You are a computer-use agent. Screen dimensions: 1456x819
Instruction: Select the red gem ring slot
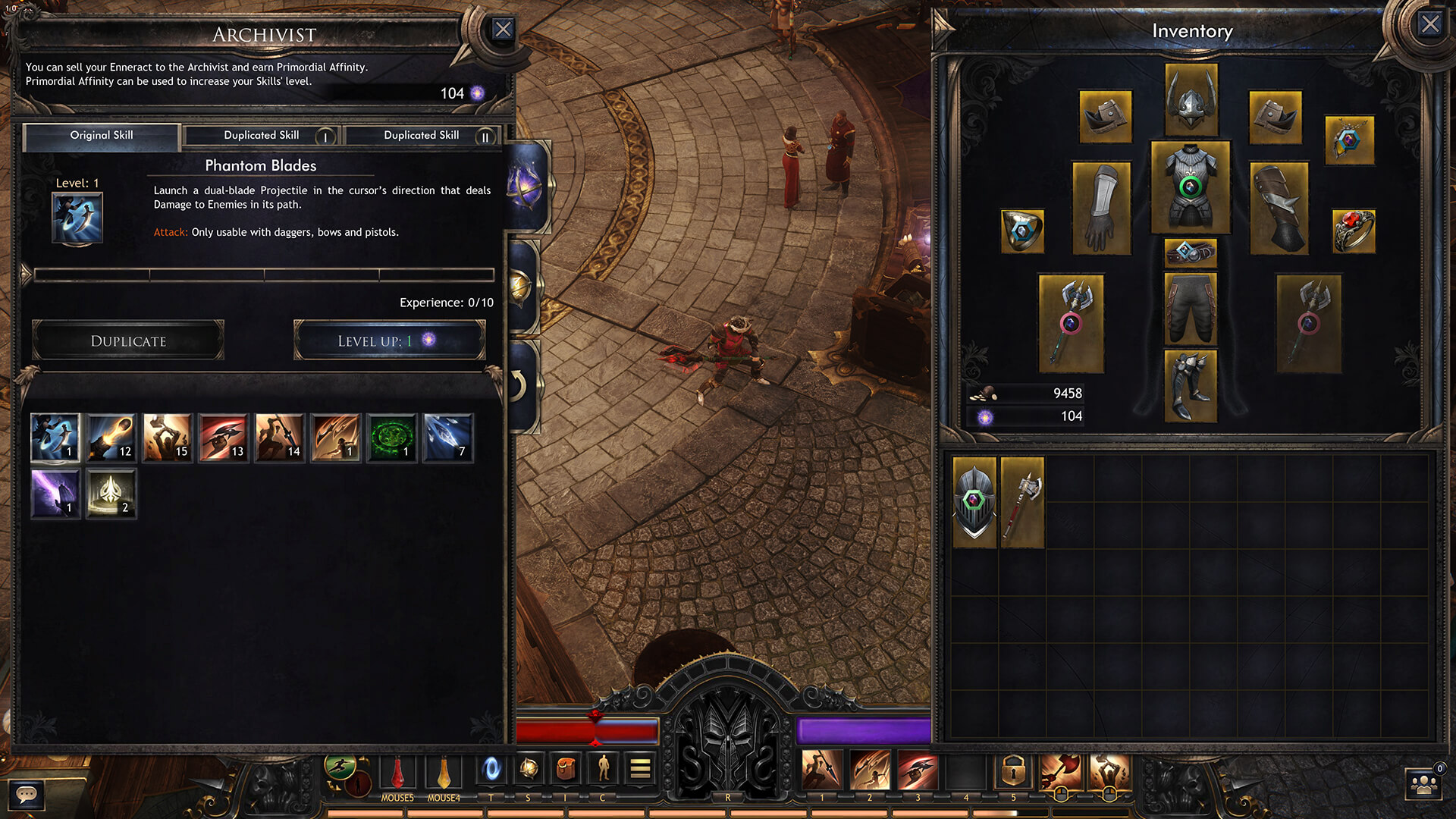[x=1354, y=231]
